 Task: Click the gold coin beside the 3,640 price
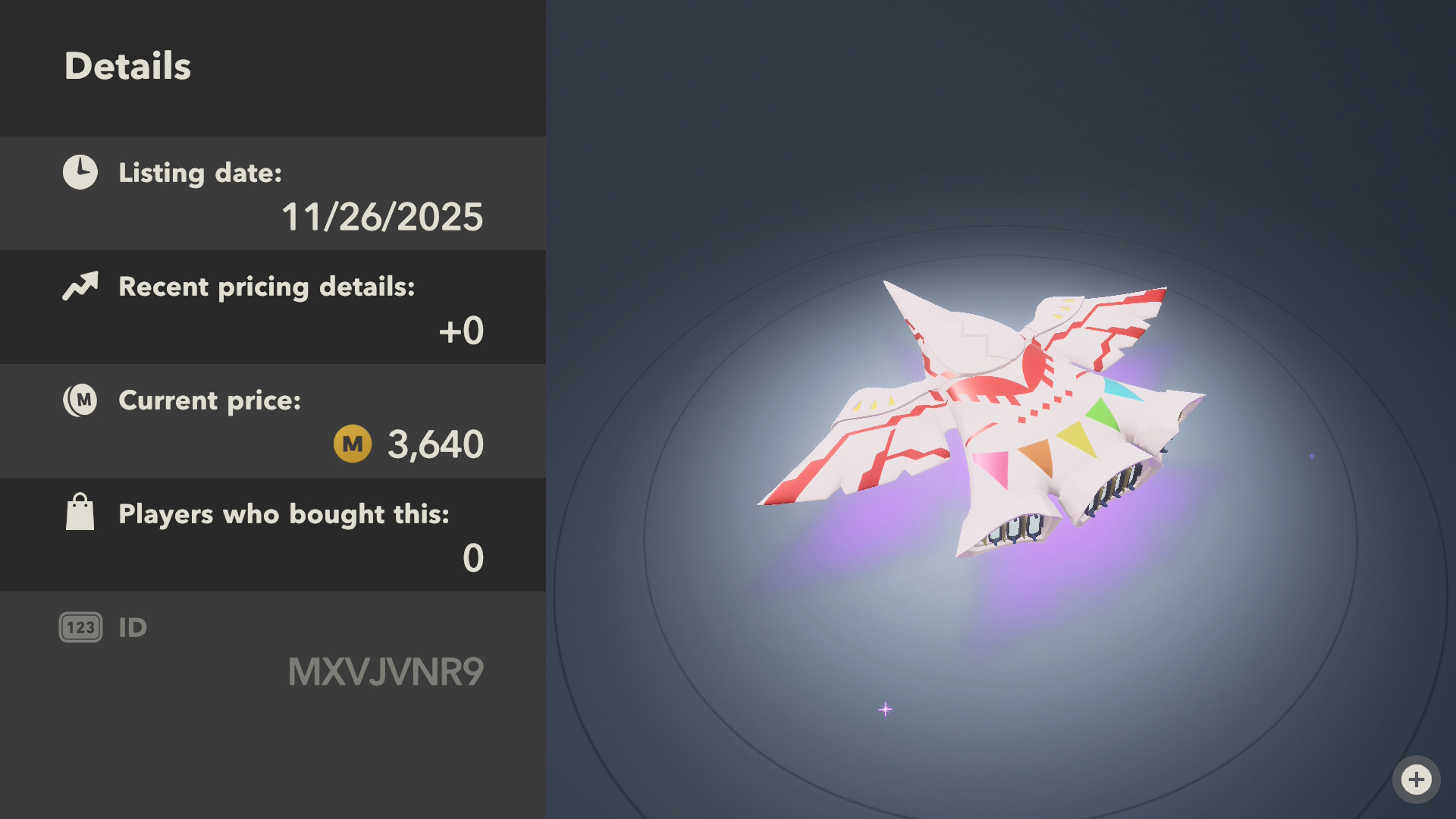352,444
